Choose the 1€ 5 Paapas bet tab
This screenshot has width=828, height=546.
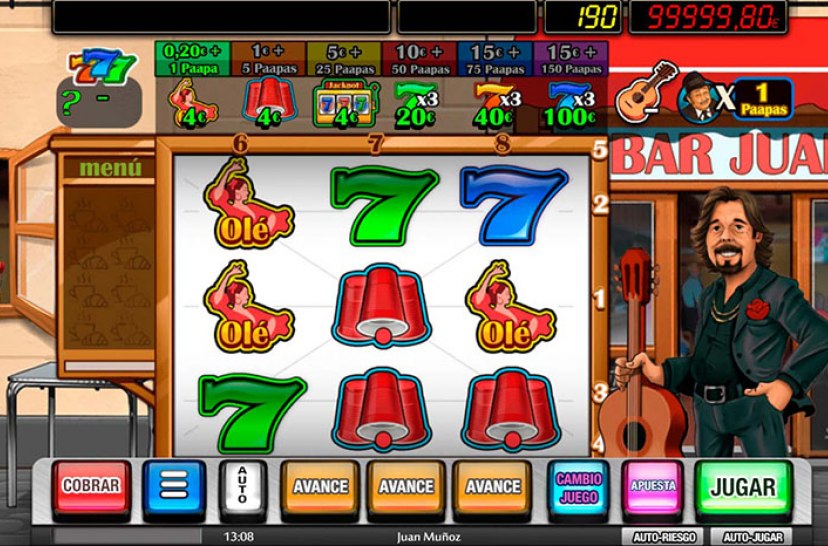tap(267, 59)
